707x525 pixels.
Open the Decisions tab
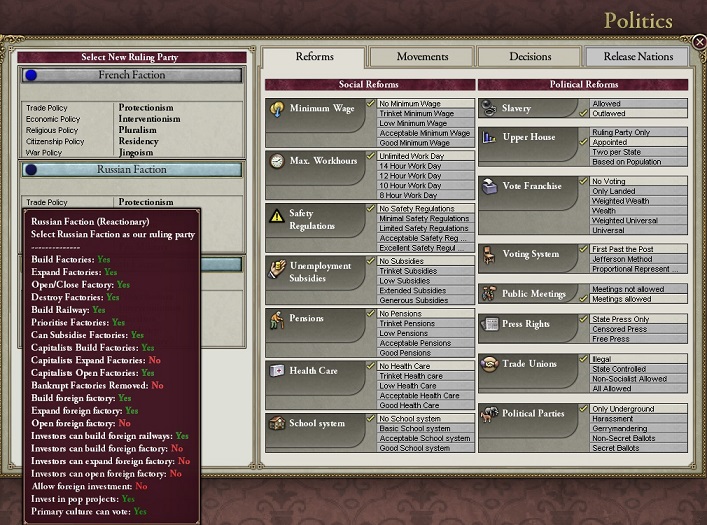[x=529, y=57]
